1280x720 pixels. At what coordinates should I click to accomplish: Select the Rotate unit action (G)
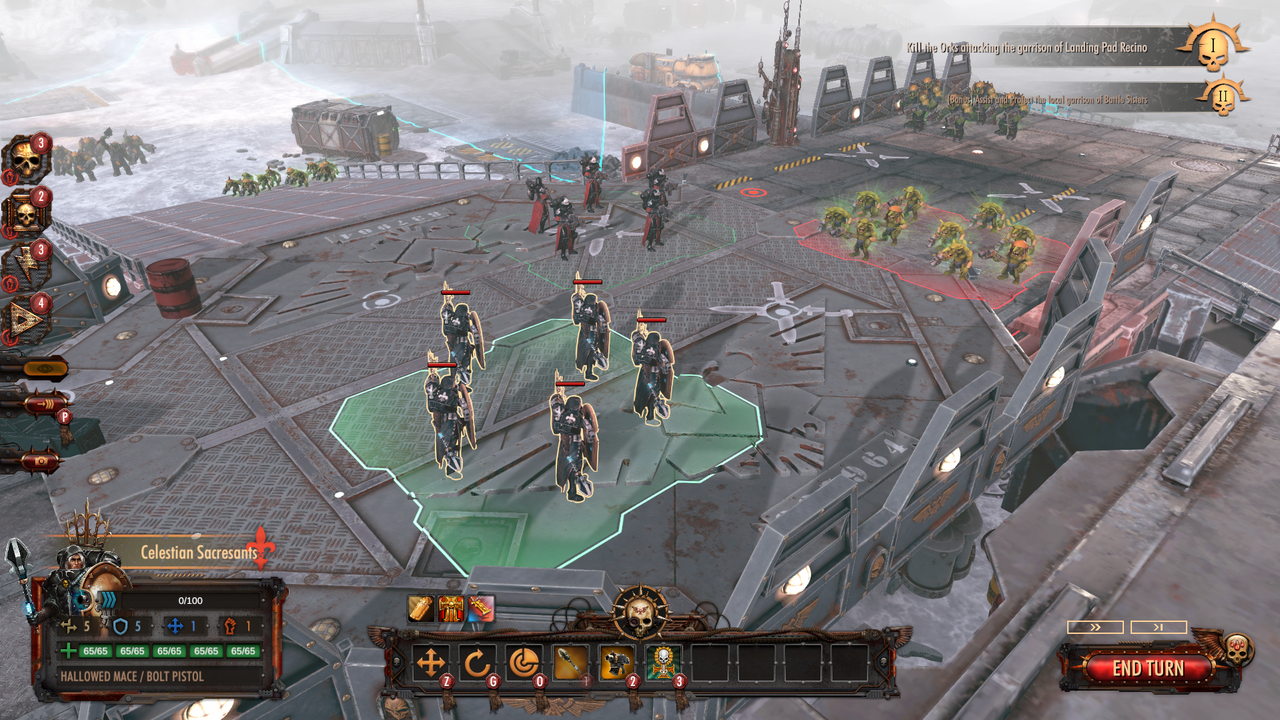pyautogui.click(x=477, y=663)
